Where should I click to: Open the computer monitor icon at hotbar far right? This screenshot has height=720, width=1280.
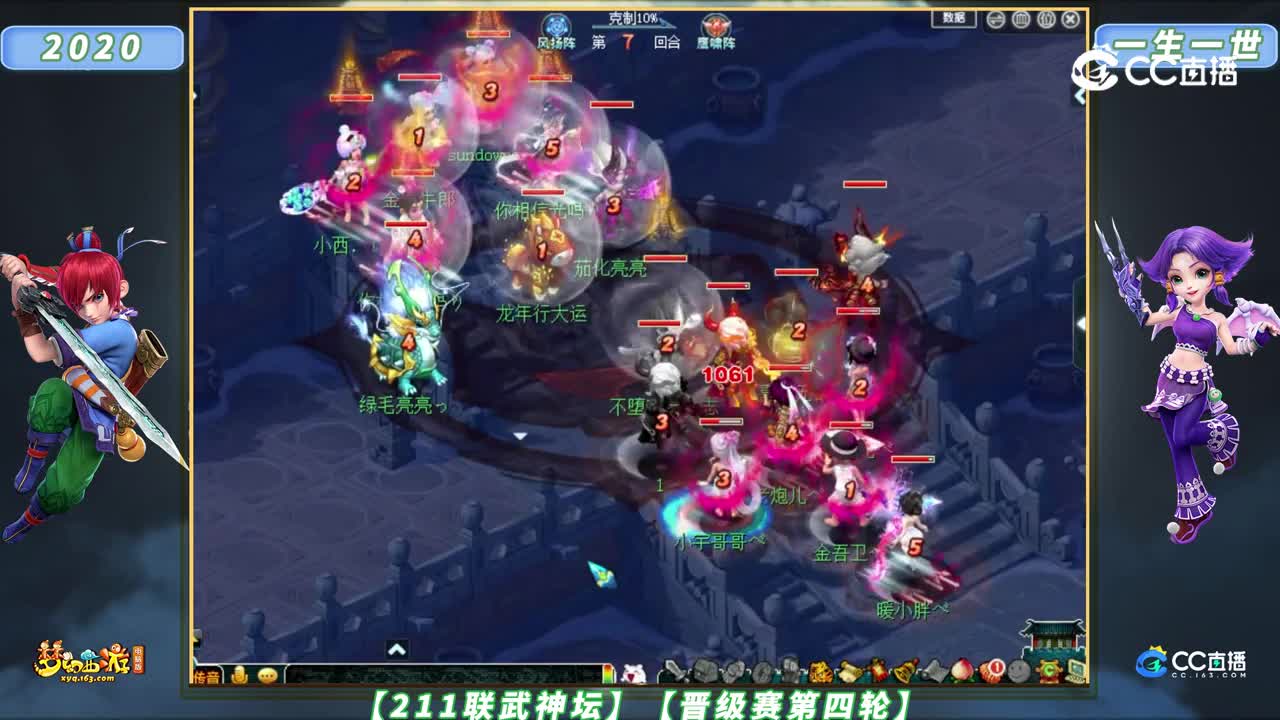(1078, 670)
